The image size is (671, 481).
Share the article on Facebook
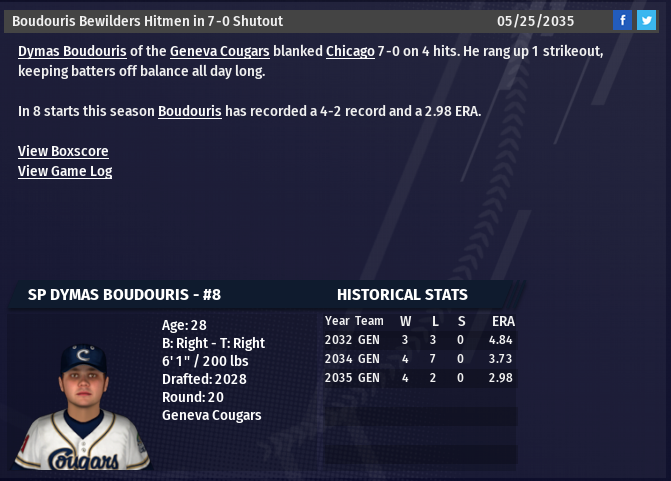tap(622, 21)
